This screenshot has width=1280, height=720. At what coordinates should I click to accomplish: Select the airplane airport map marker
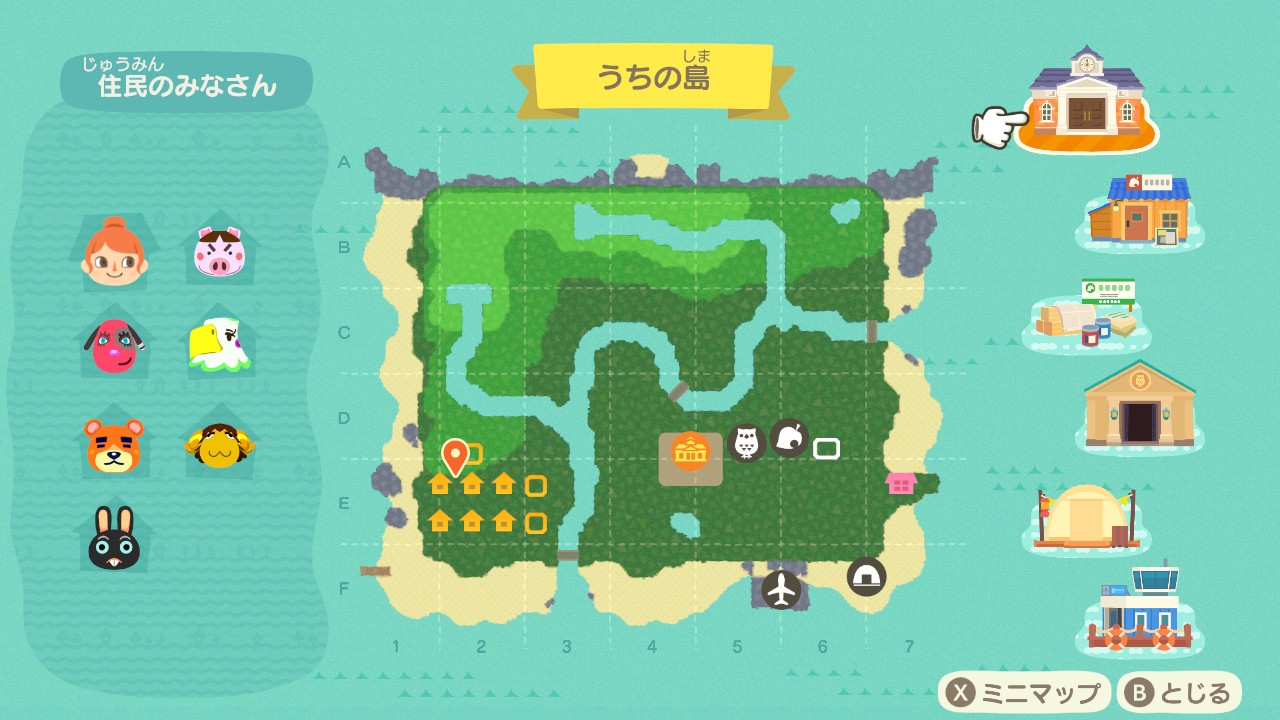pyautogui.click(x=781, y=589)
